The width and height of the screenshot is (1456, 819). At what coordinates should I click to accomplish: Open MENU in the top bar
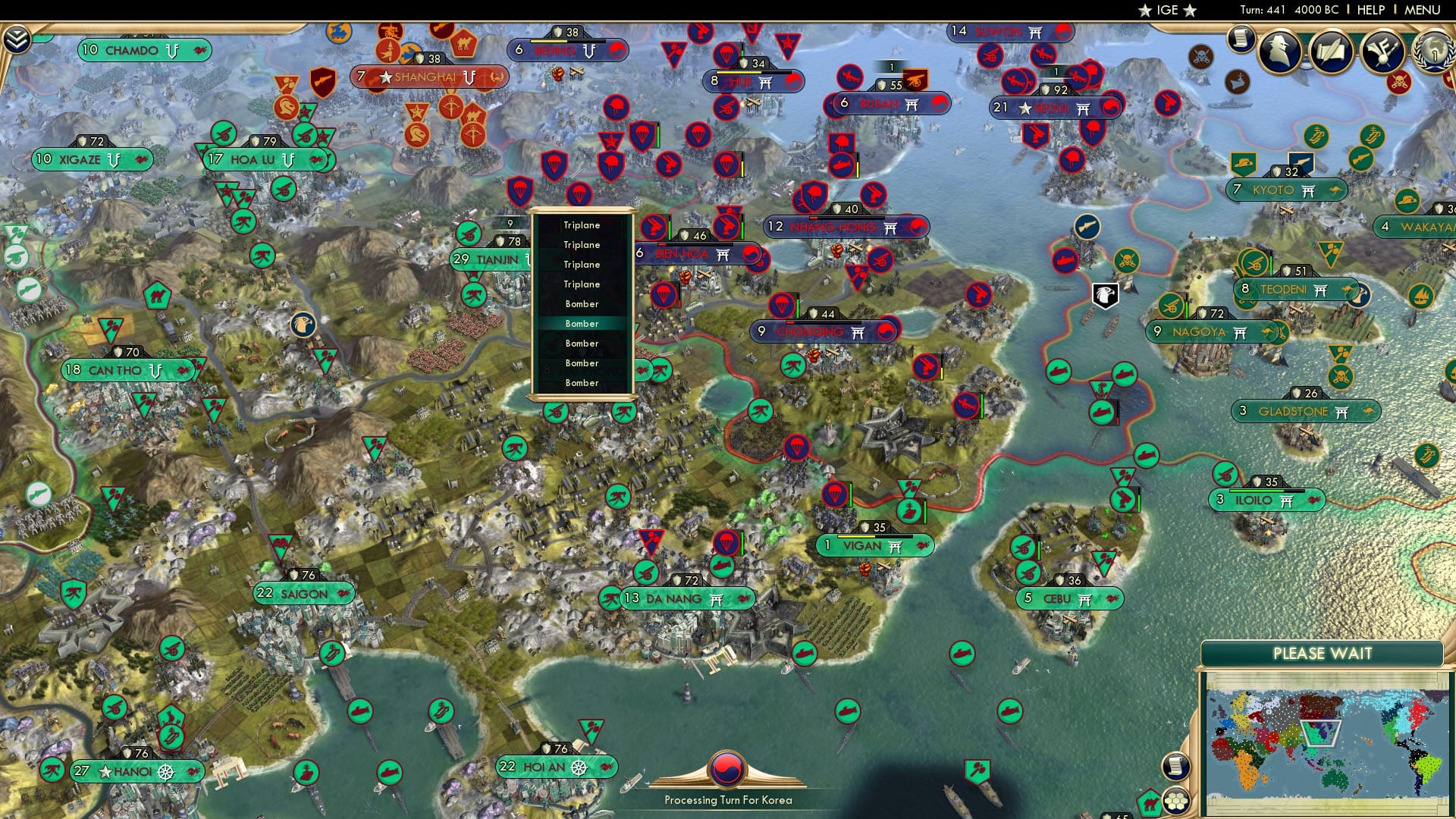(x=1423, y=10)
